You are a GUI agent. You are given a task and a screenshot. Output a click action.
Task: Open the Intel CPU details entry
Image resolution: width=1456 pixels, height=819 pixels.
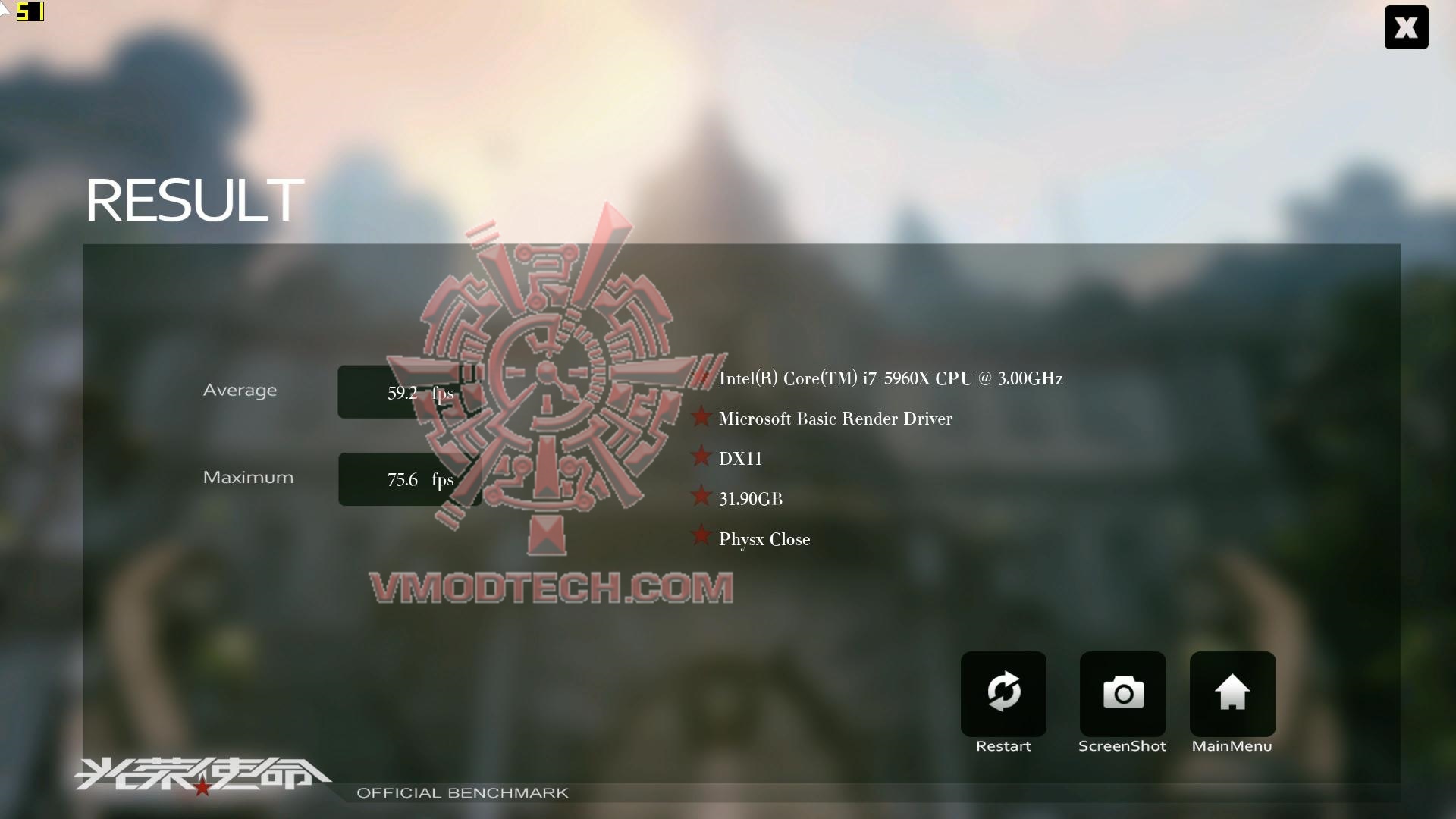point(891,378)
